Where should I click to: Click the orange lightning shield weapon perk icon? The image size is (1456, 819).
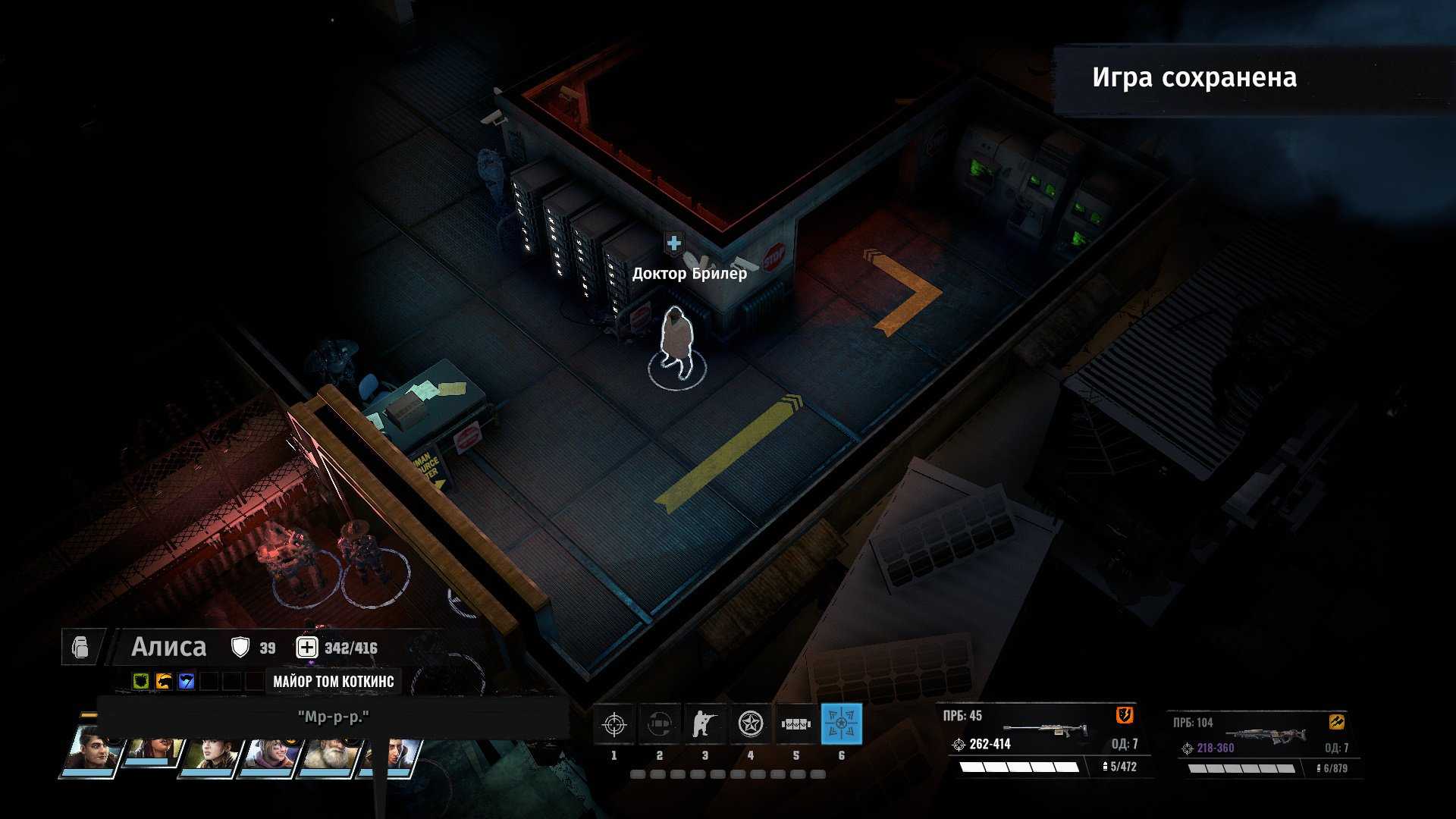pyautogui.click(x=1125, y=715)
